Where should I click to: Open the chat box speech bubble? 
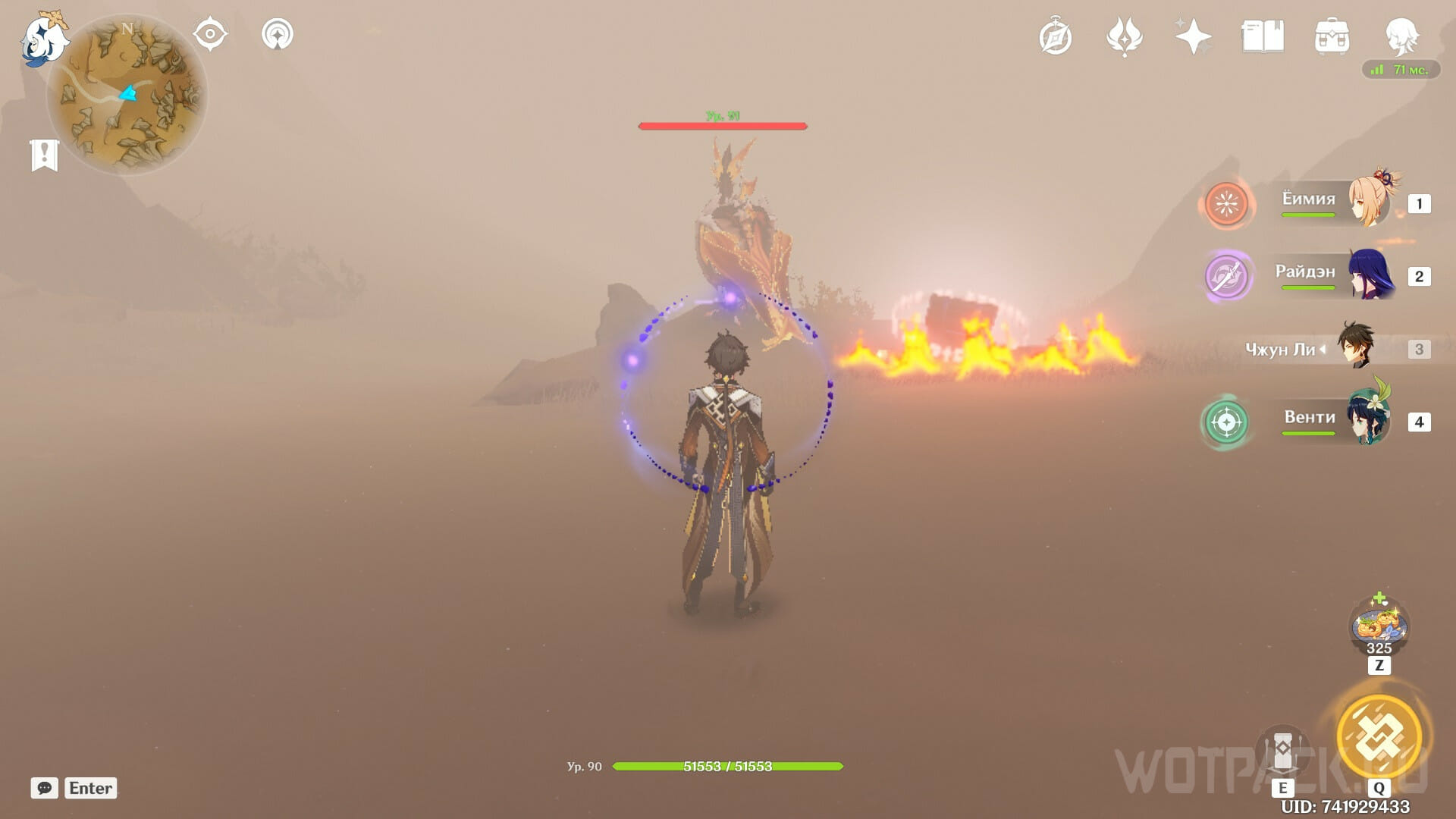[45, 788]
